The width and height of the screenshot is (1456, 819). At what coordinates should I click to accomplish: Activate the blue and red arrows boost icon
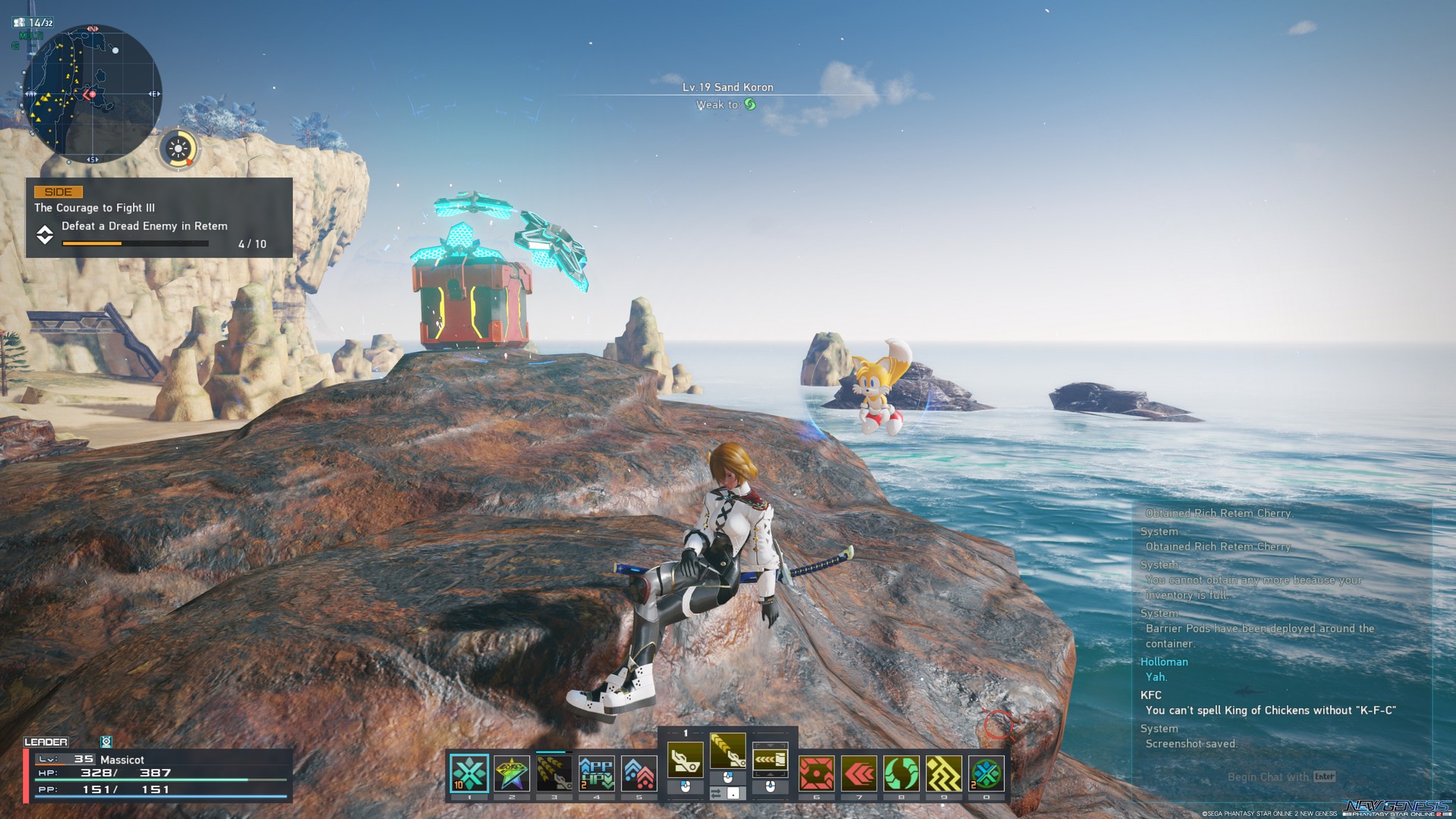[639, 773]
